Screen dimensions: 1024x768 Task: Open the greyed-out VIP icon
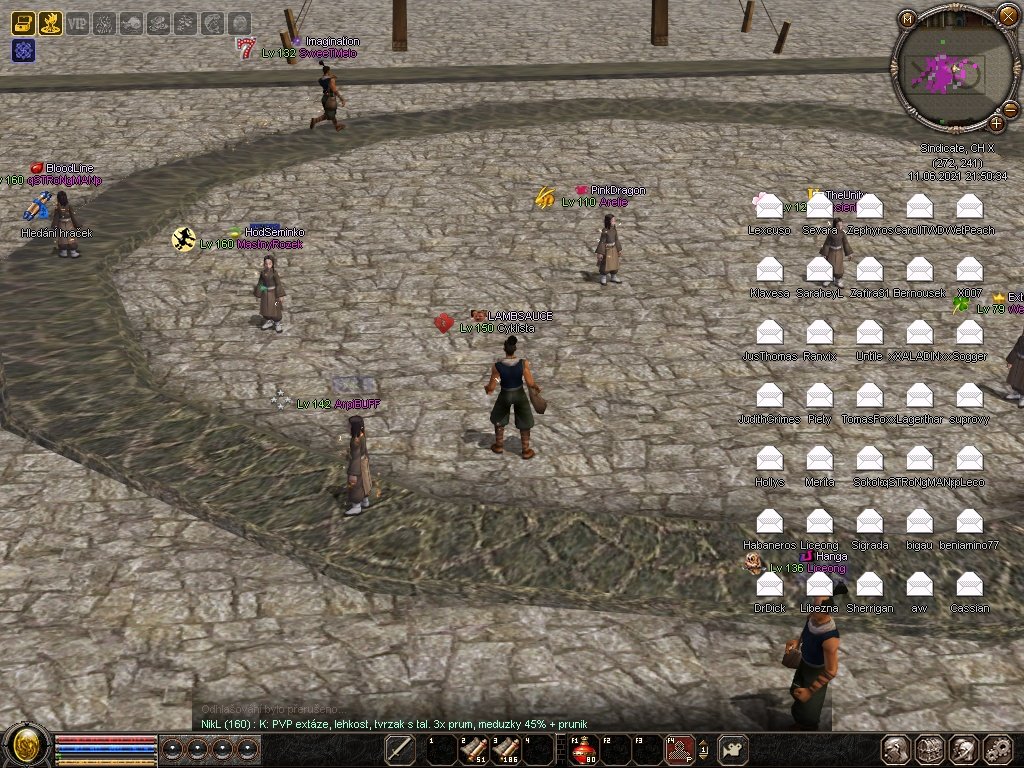coord(77,23)
